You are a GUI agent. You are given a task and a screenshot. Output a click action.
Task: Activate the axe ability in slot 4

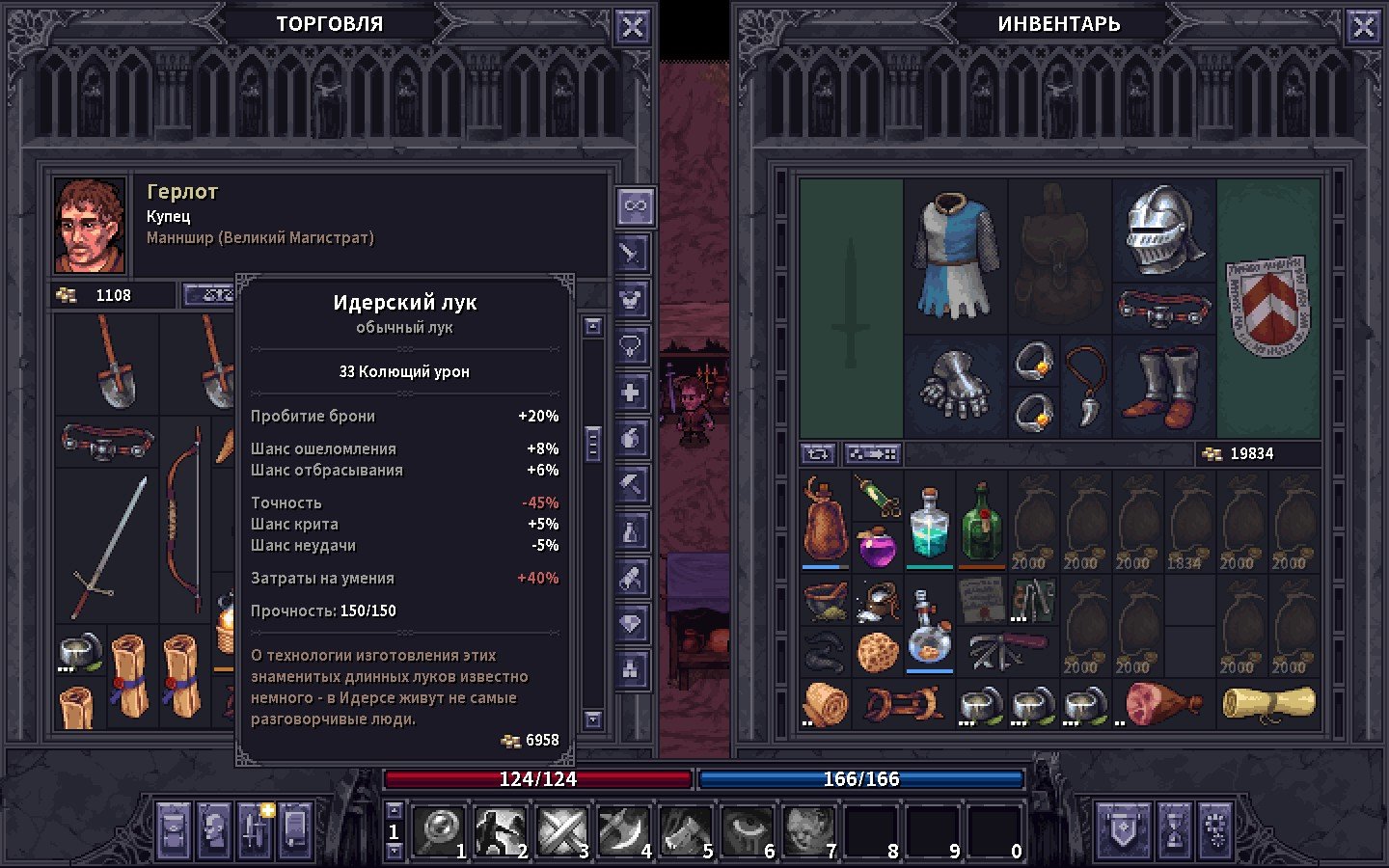pos(624,831)
